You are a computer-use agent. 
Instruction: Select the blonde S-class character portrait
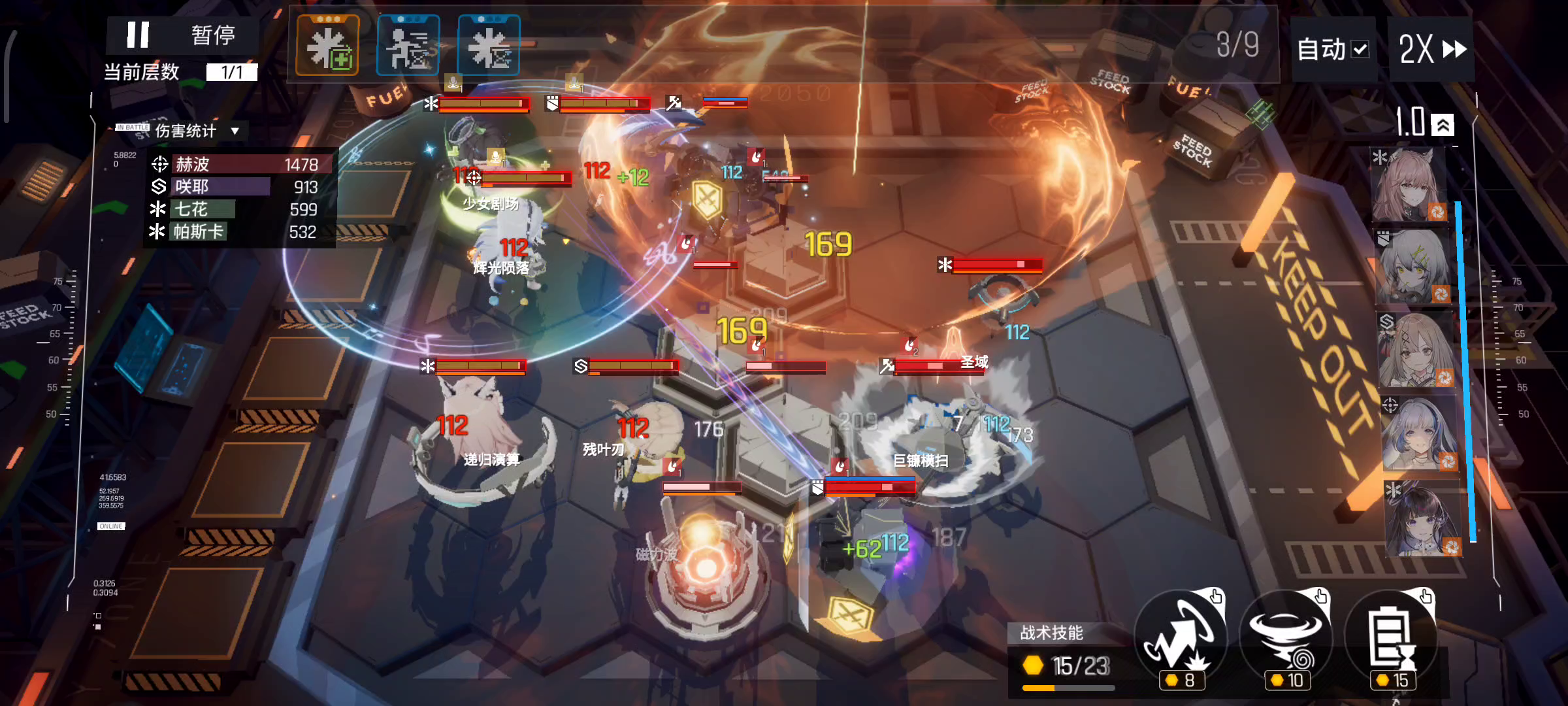1416,350
